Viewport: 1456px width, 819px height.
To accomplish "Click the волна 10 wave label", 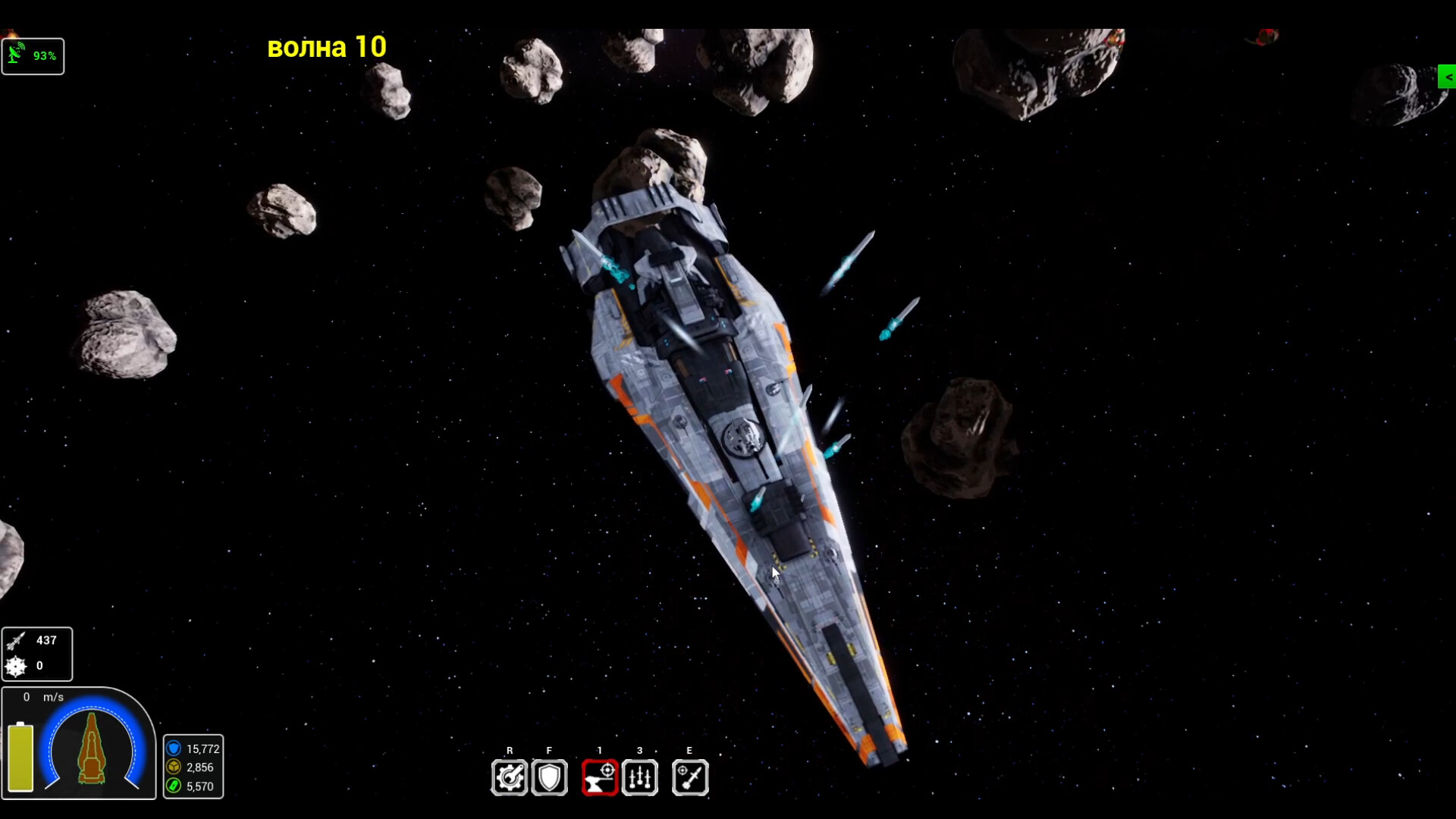I will pyautogui.click(x=327, y=46).
